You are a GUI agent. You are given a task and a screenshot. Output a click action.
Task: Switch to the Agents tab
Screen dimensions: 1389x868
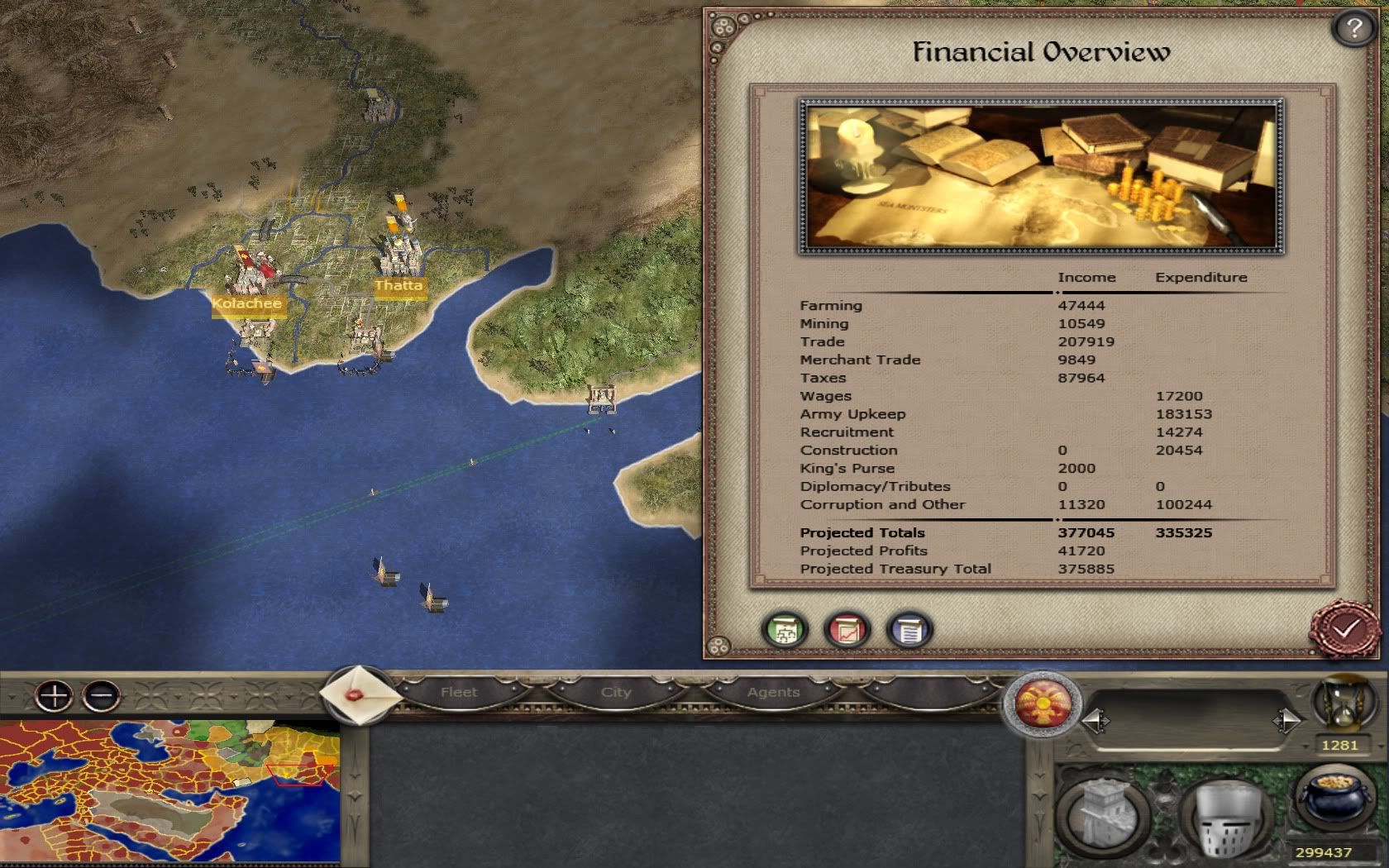tap(773, 692)
